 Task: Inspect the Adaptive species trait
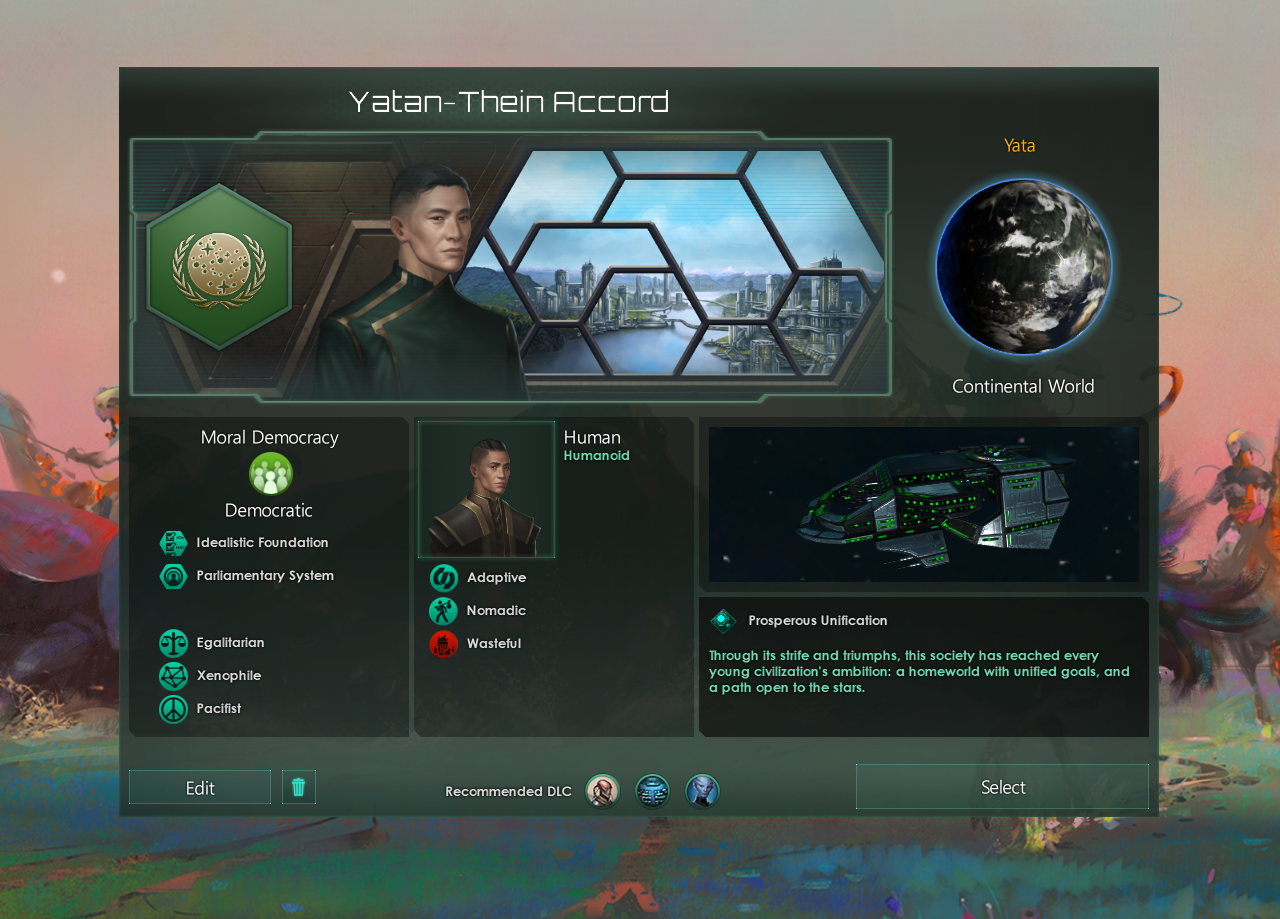click(444, 578)
